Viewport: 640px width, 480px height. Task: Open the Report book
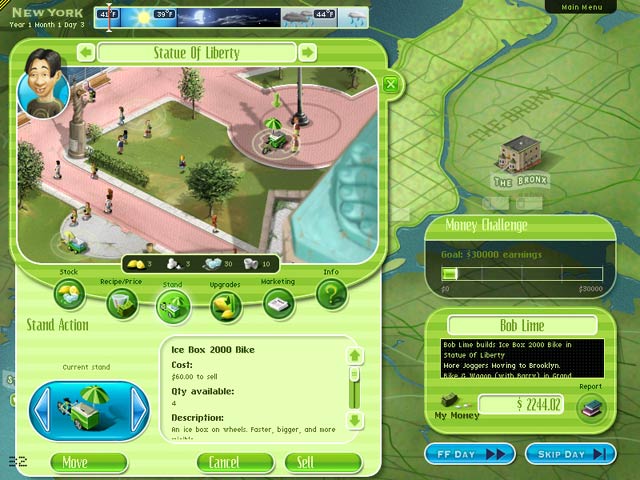click(x=592, y=406)
